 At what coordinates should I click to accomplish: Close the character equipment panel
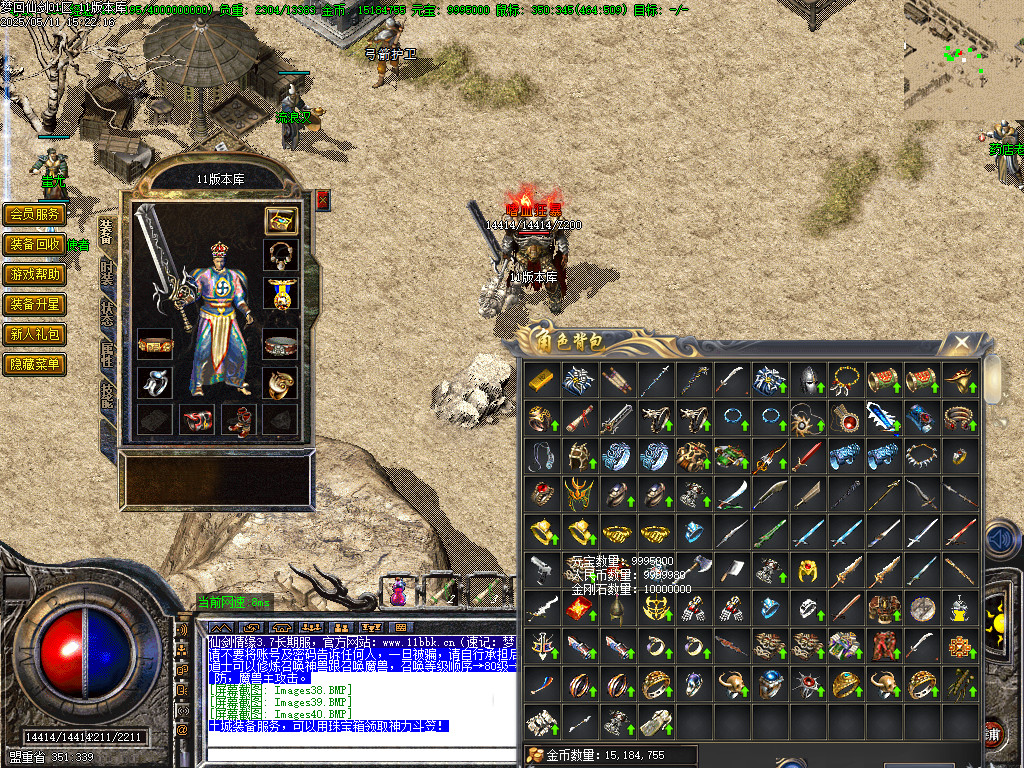tap(323, 200)
